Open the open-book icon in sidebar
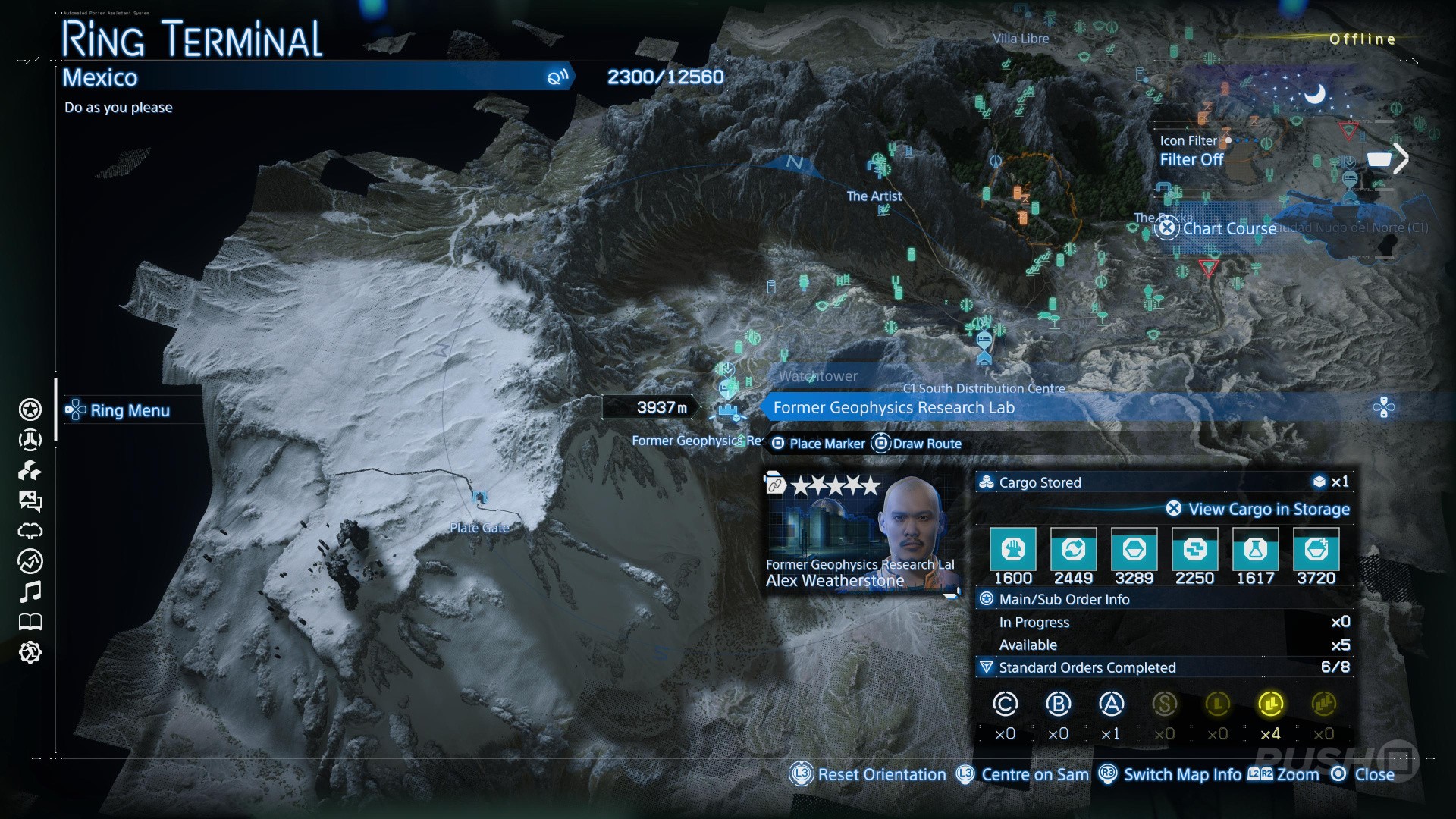The height and width of the screenshot is (819, 1456). [x=30, y=622]
